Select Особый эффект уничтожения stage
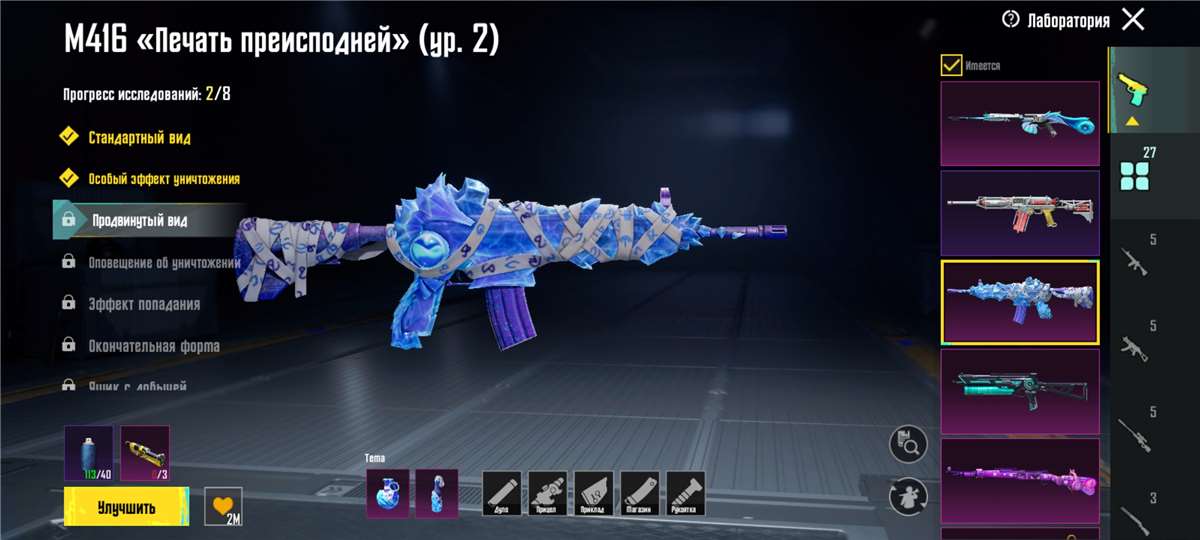 coord(163,179)
